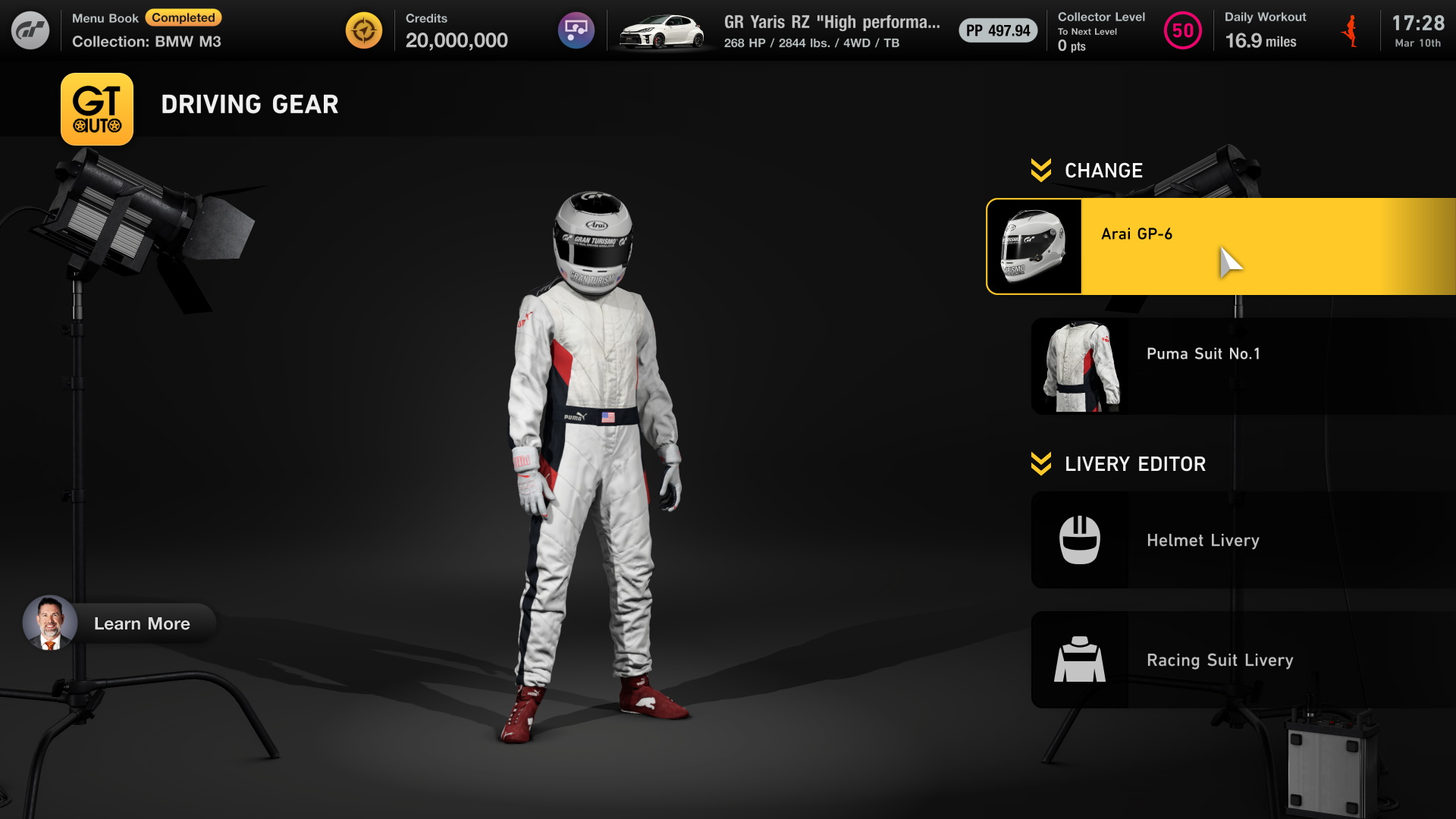
Task: Click the Collector Level 50 badge
Action: [x=1182, y=31]
